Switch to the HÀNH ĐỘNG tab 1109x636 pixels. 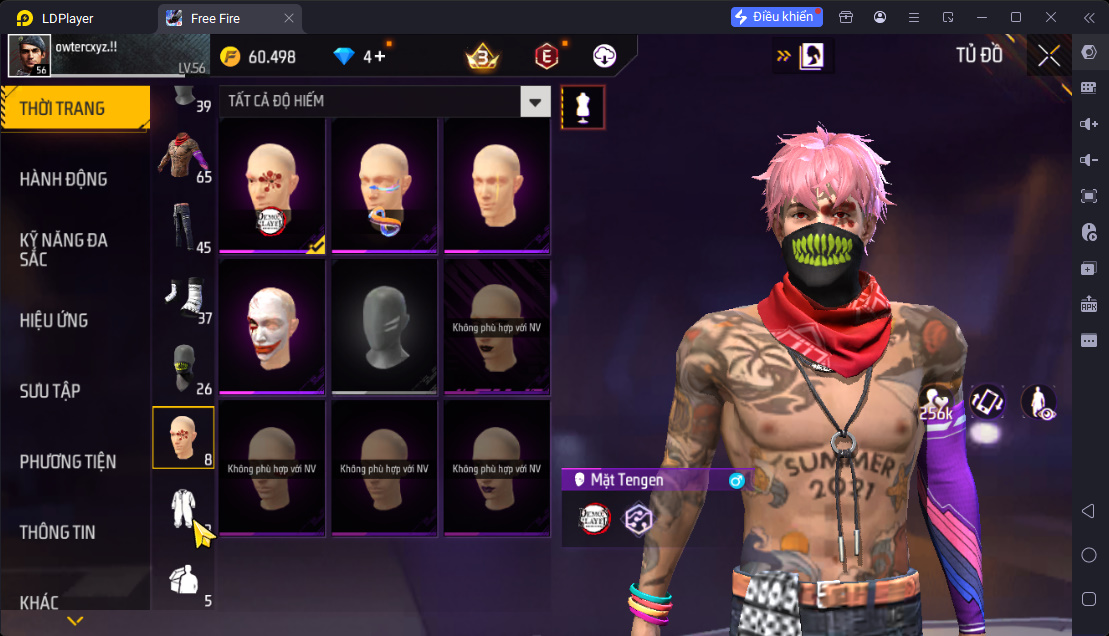click(x=63, y=179)
